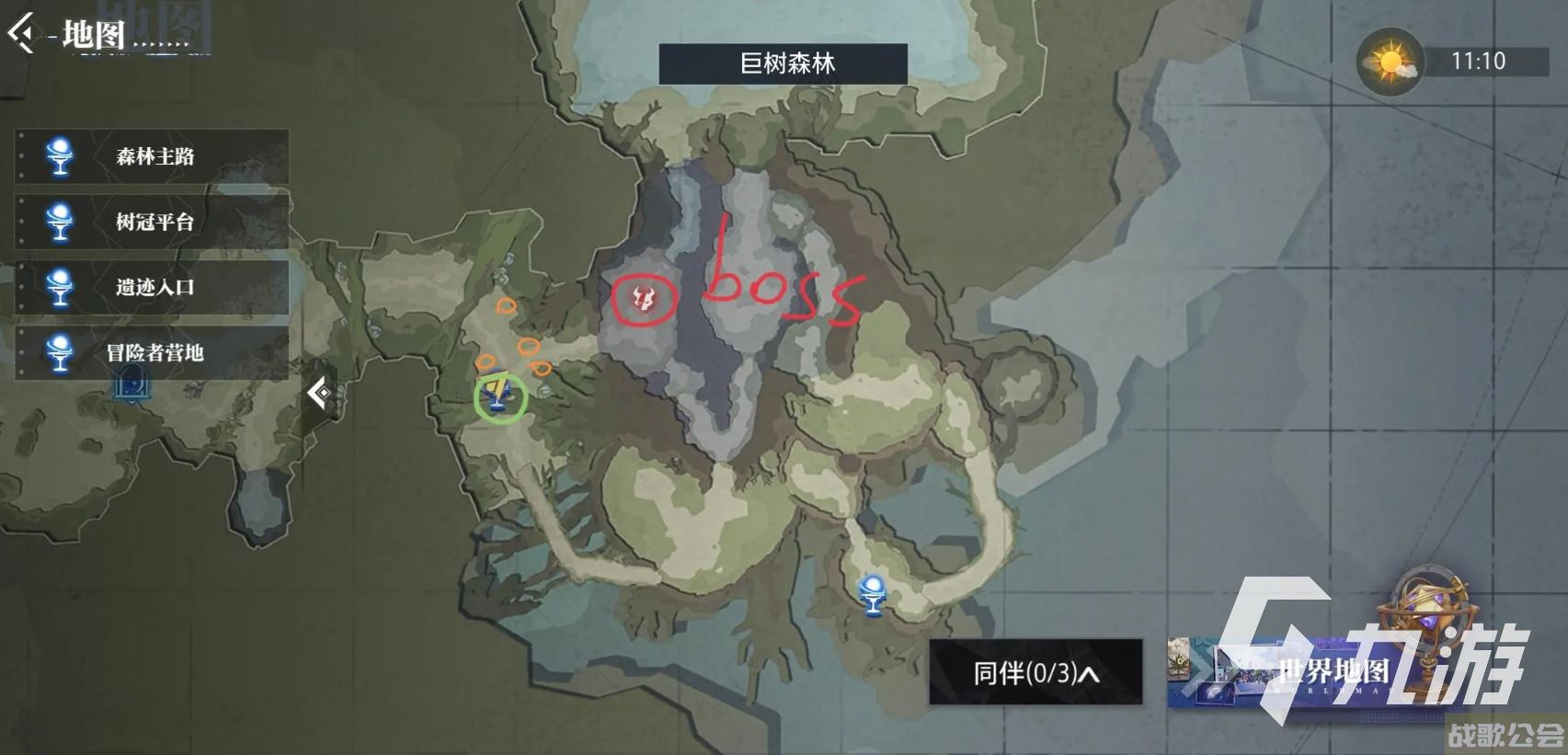
Task: Click the weather icon showing sun and clouds
Action: [1388, 60]
